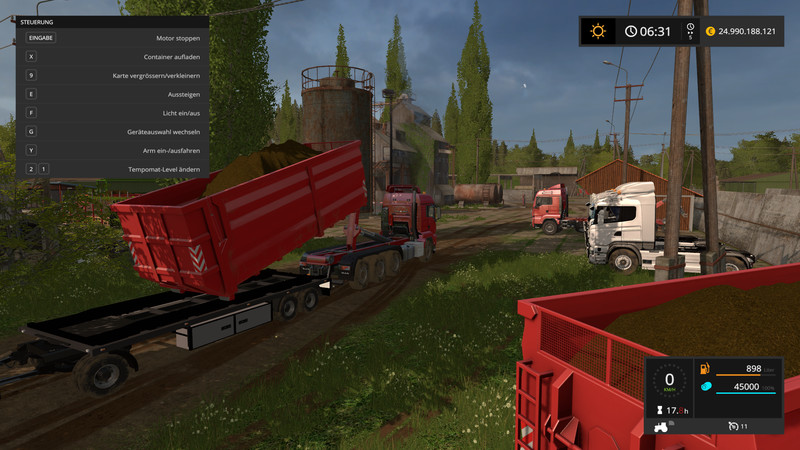
Task: Click the orange fuel pump icon
Action: tap(704, 369)
